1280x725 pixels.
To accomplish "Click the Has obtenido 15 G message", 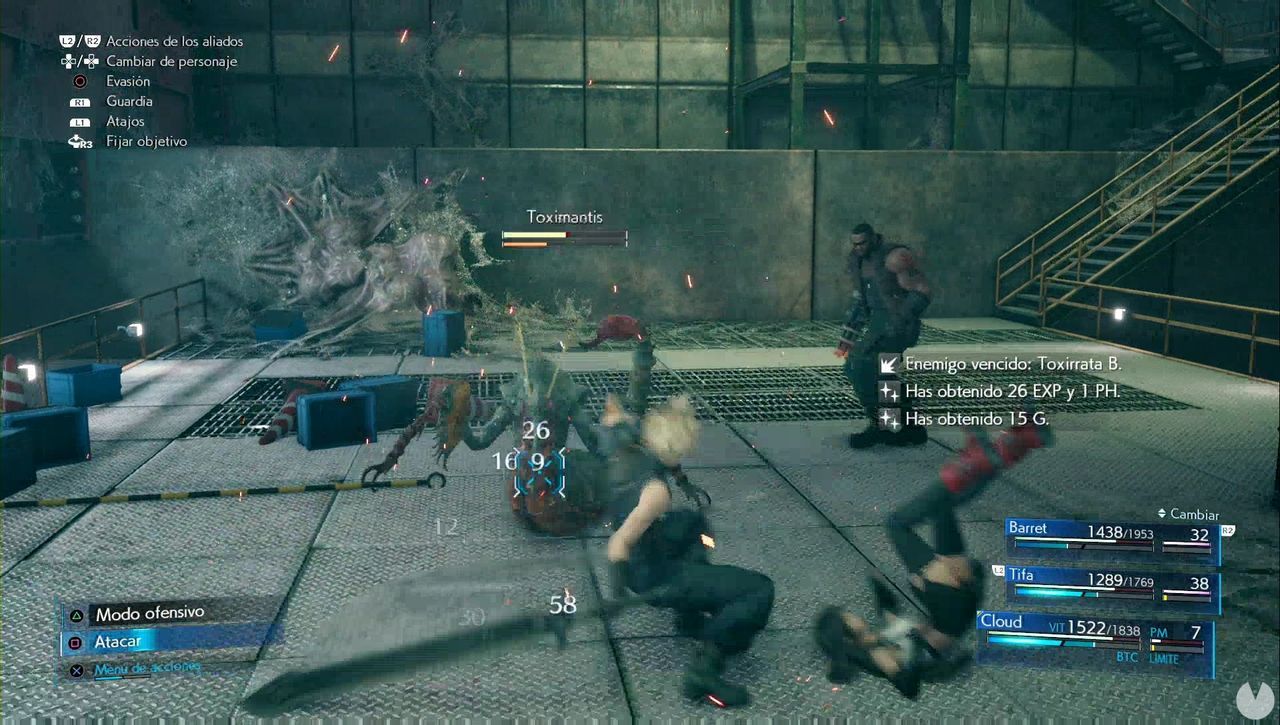I will [975, 418].
